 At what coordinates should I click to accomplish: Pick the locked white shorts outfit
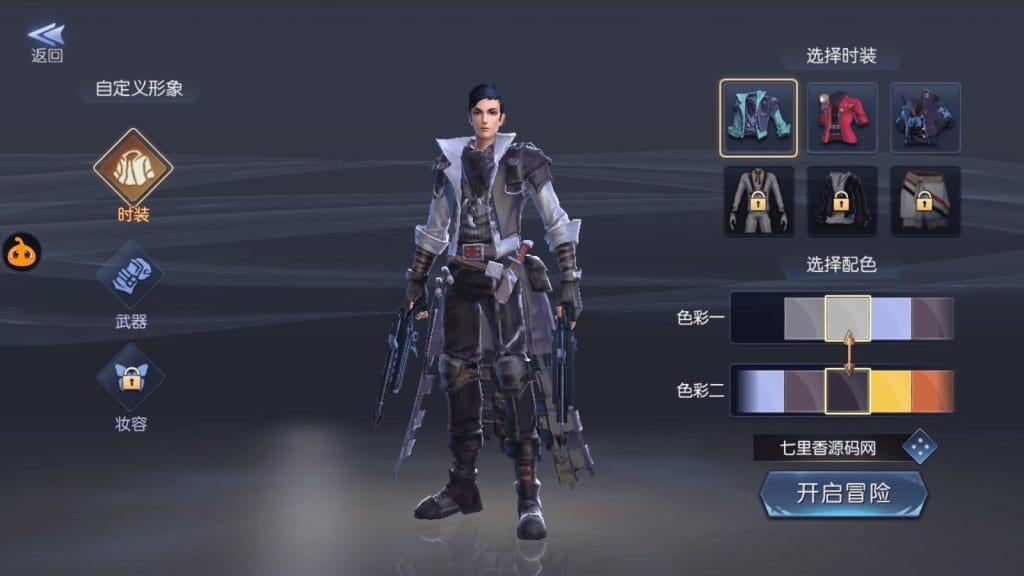(x=925, y=201)
